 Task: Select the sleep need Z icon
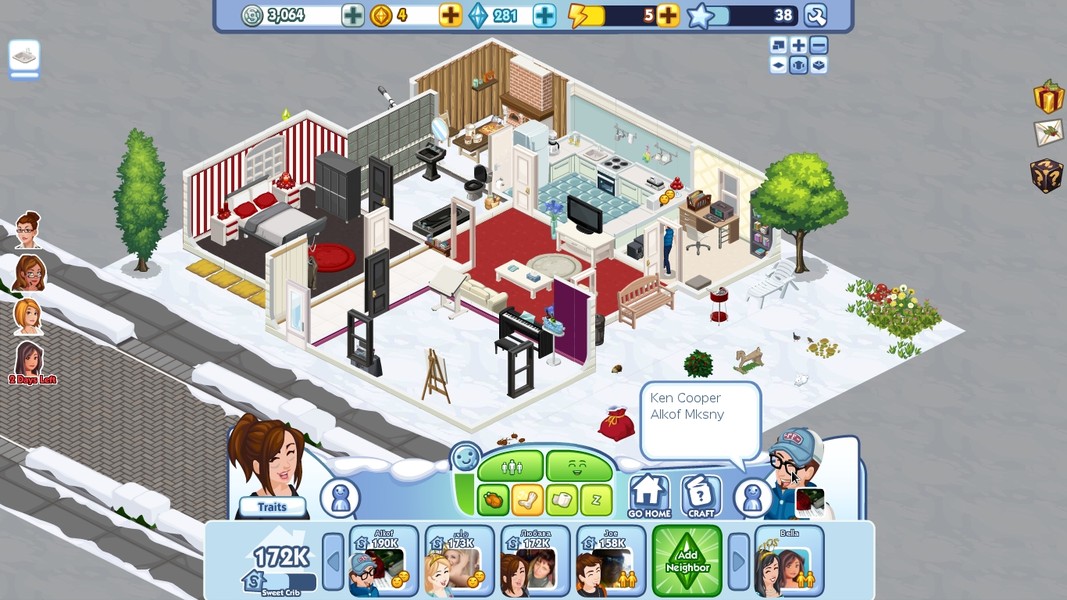coord(596,499)
